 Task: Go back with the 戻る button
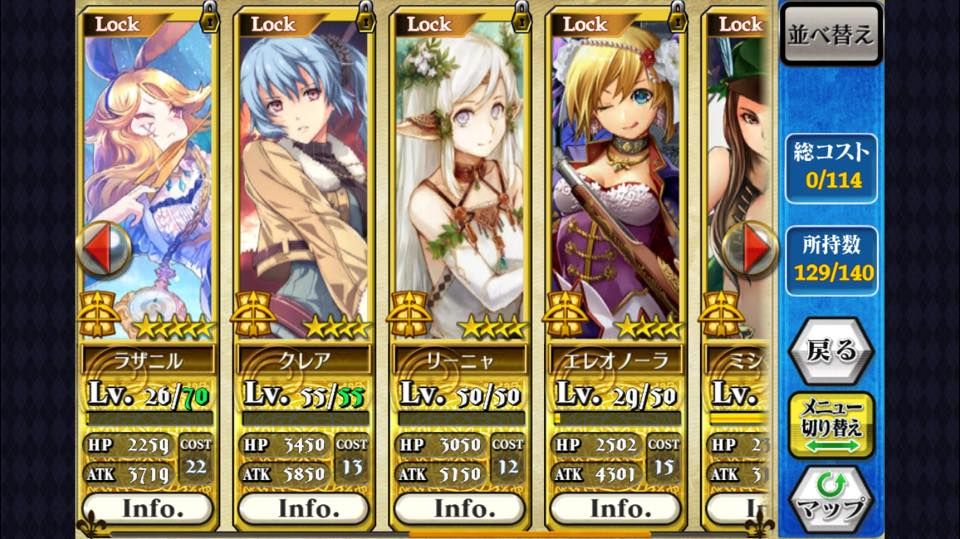click(x=830, y=350)
